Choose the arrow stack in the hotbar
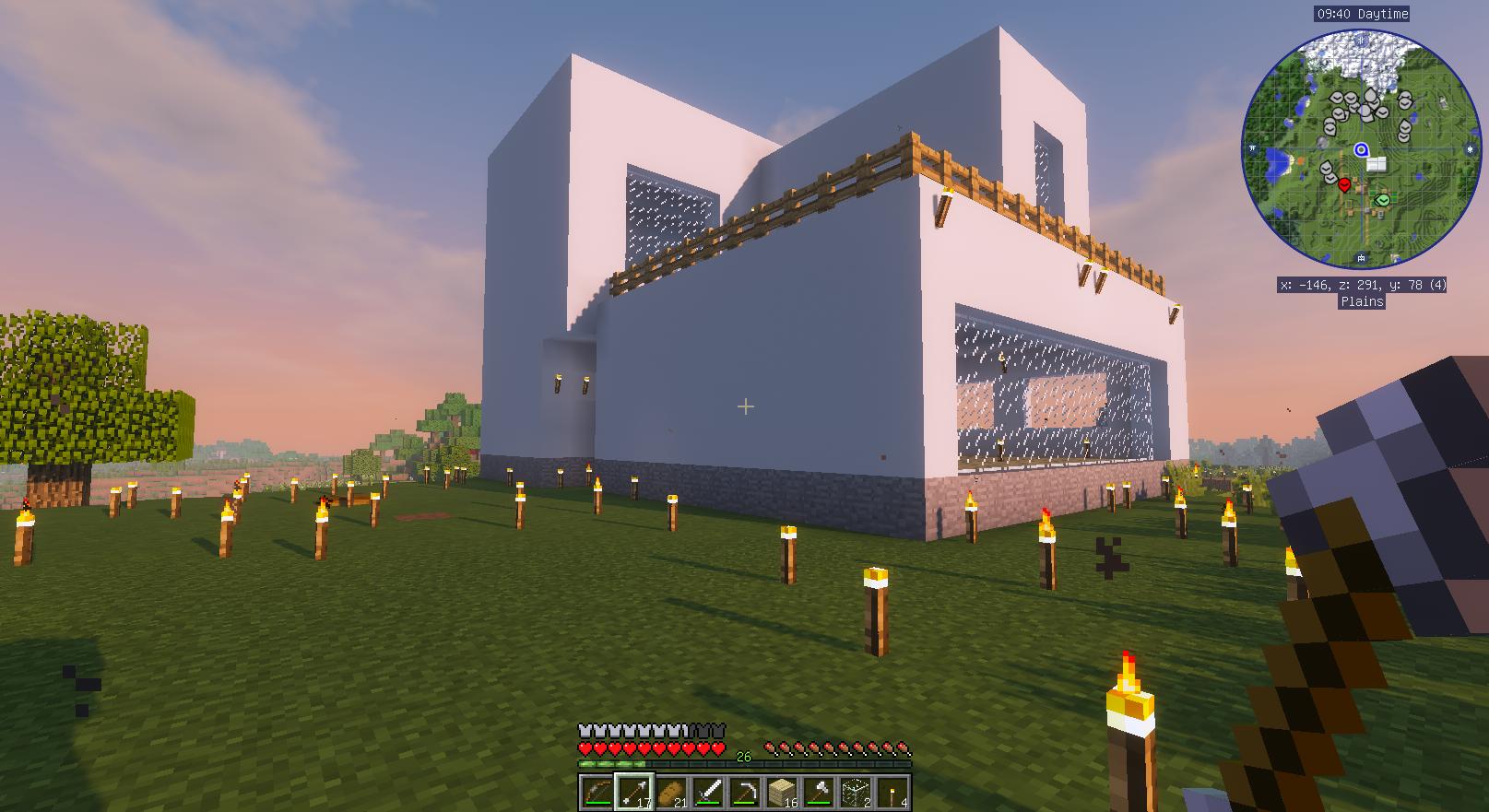This screenshot has height=812, width=1489. [634, 792]
